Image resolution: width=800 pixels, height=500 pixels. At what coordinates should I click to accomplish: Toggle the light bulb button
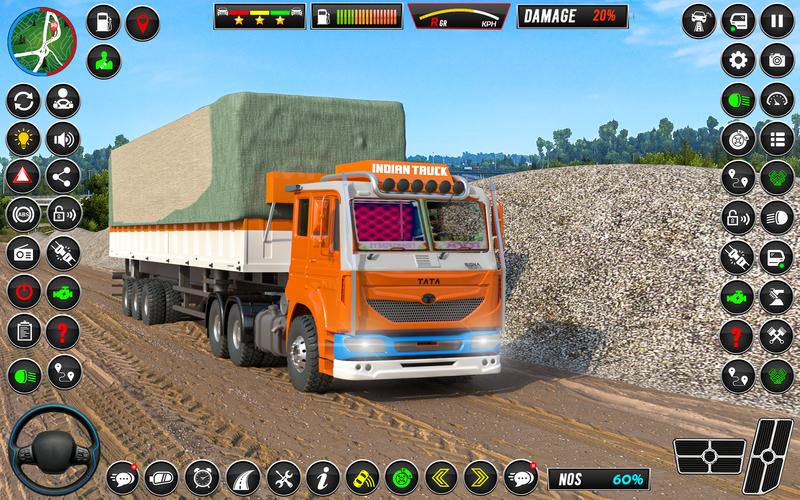[x=23, y=138]
